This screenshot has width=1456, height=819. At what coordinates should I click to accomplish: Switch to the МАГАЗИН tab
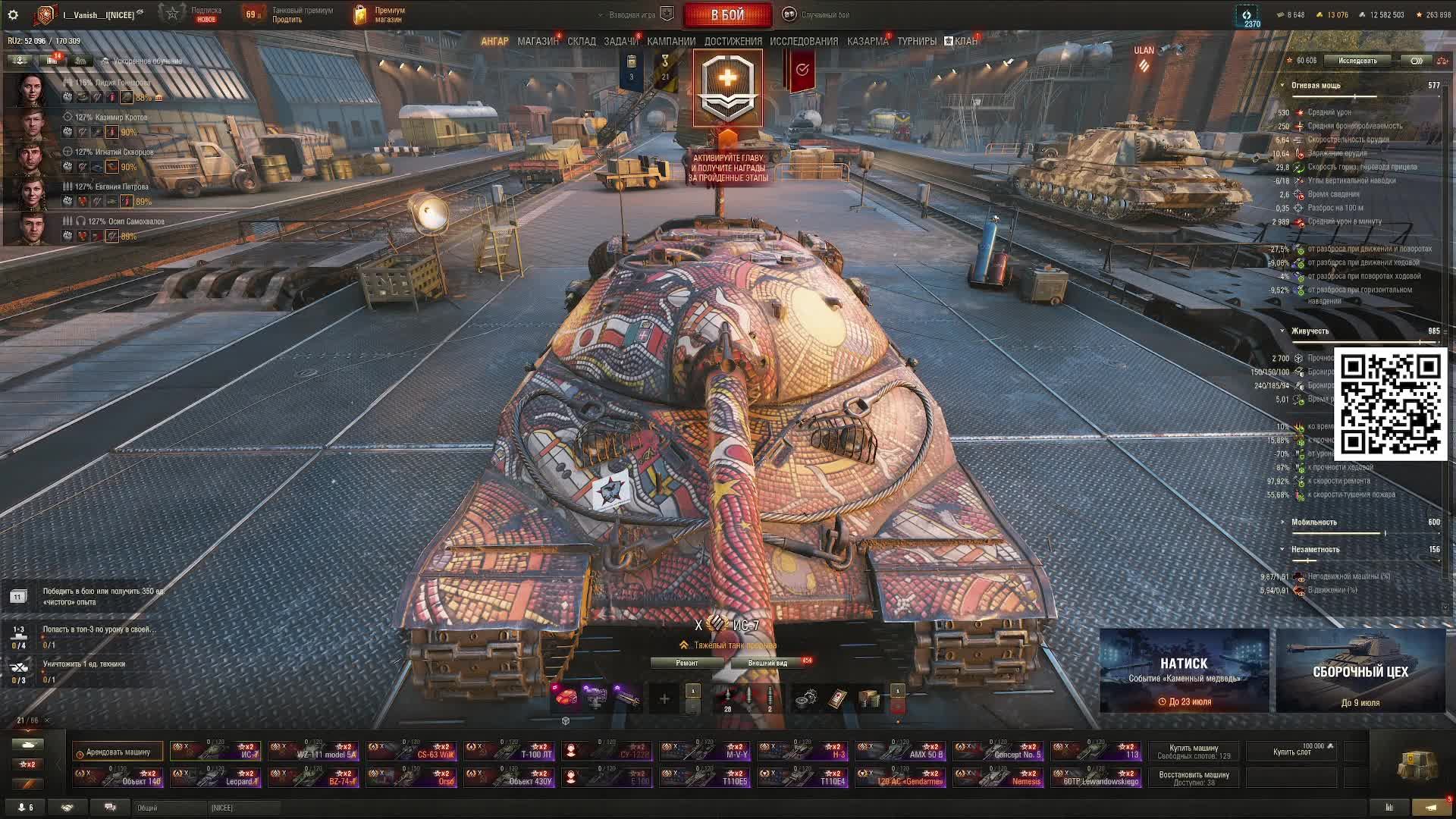[x=538, y=41]
